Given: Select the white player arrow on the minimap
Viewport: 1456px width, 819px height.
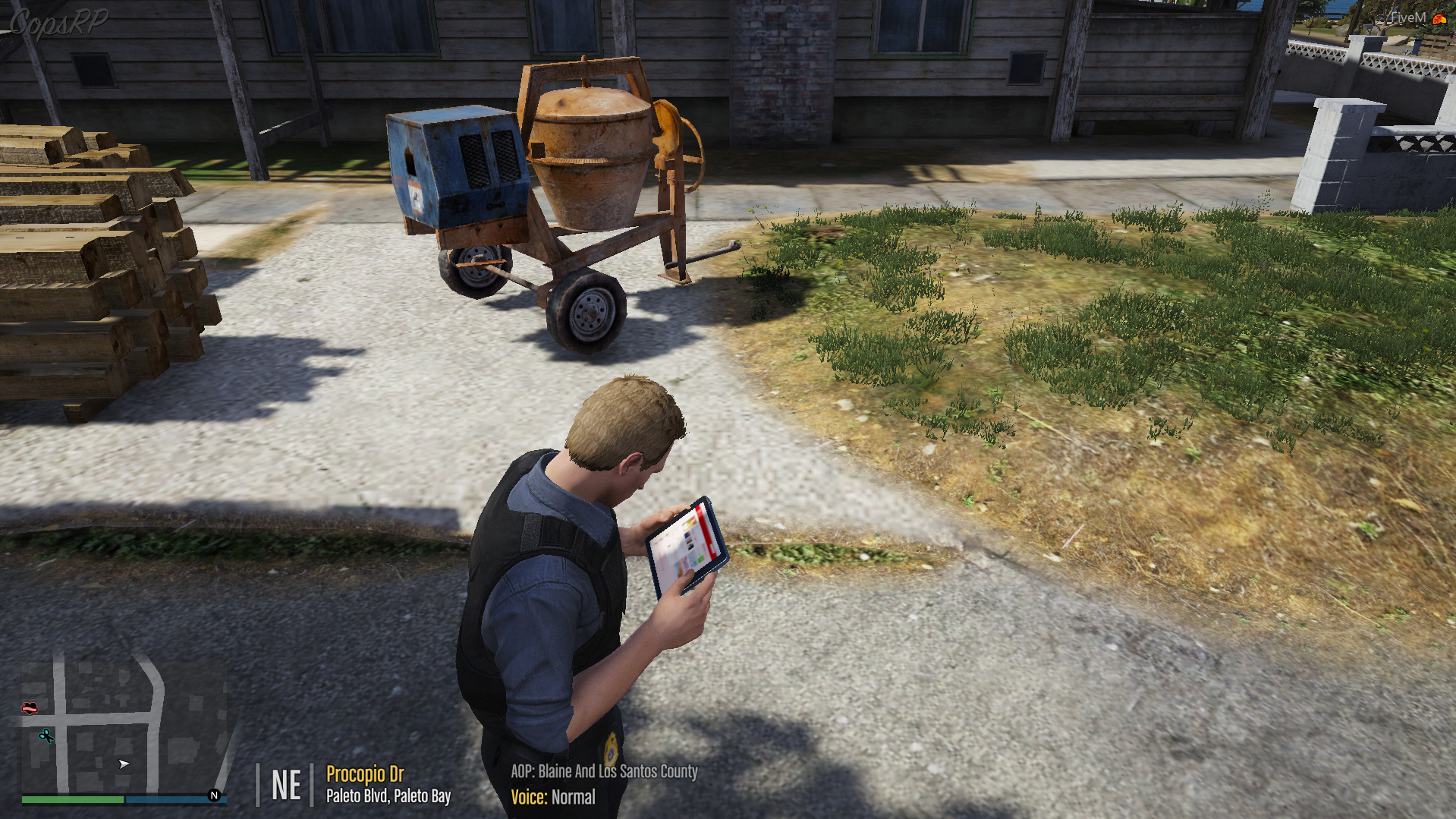Looking at the screenshot, I should pos(123,764).
